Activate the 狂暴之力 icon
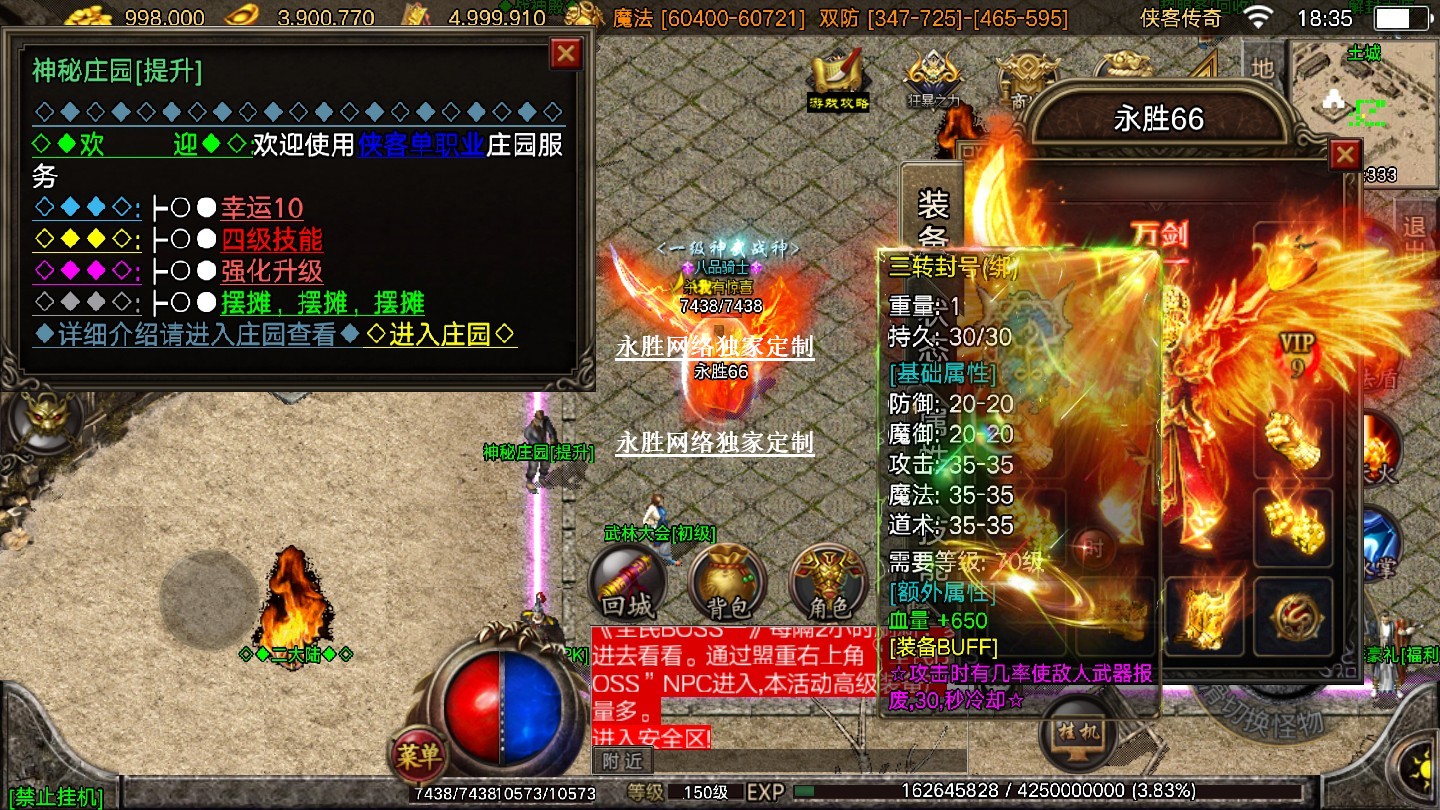This screenshot has height=810, width=1440. click(933, 78)
